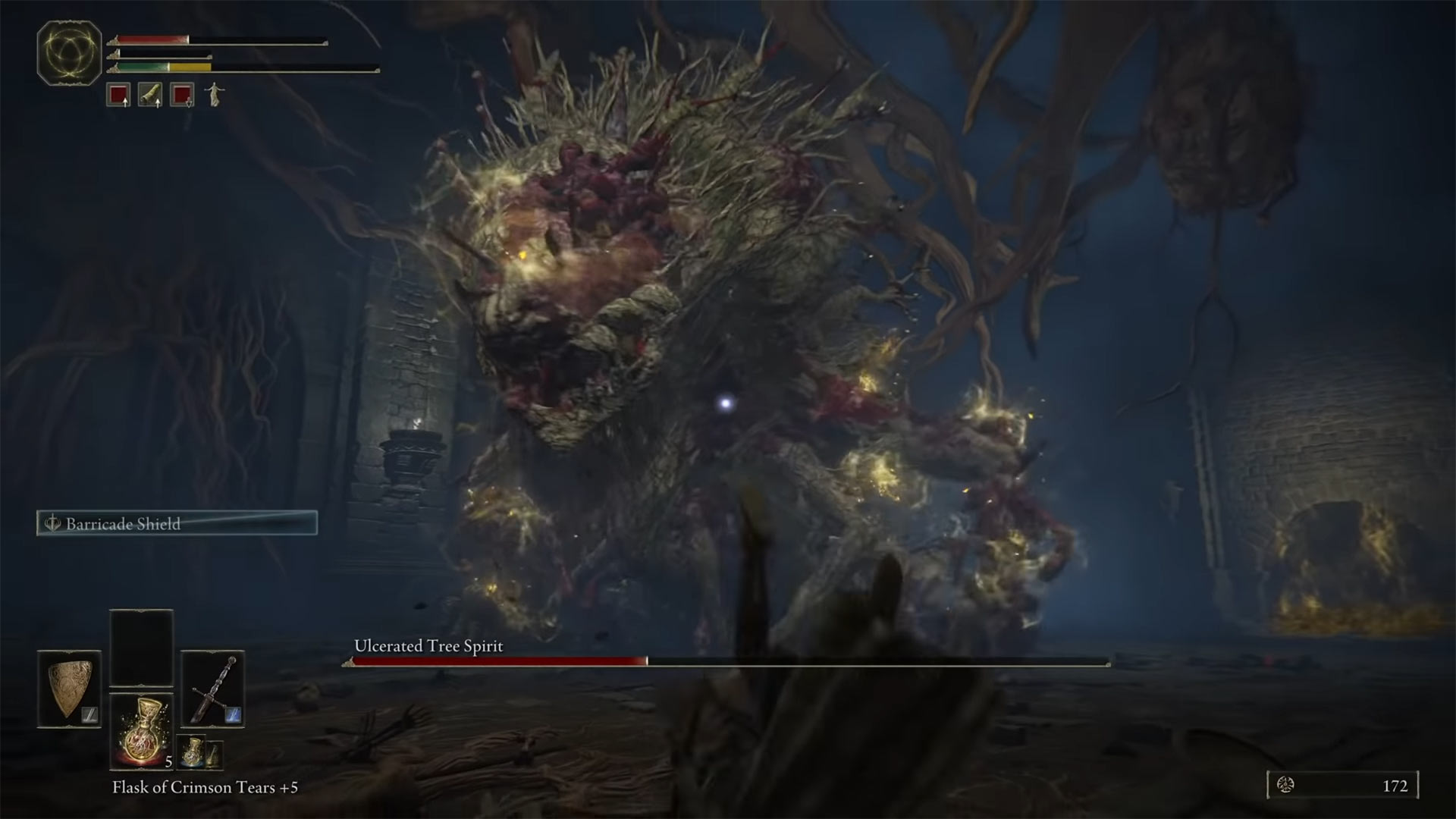Click the third red spell slot with down arrow

tap(183, 93)
